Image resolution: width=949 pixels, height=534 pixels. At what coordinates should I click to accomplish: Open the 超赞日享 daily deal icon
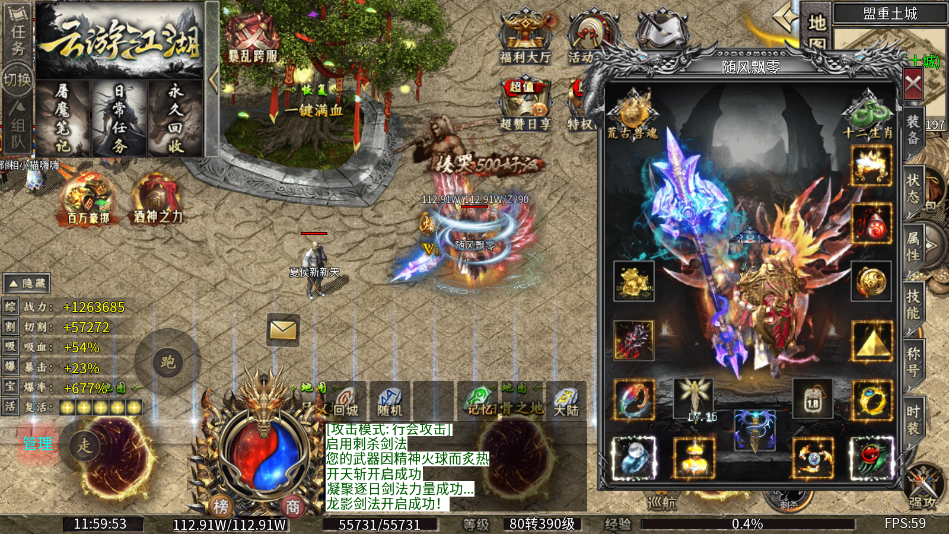click(x=526, y=105)
